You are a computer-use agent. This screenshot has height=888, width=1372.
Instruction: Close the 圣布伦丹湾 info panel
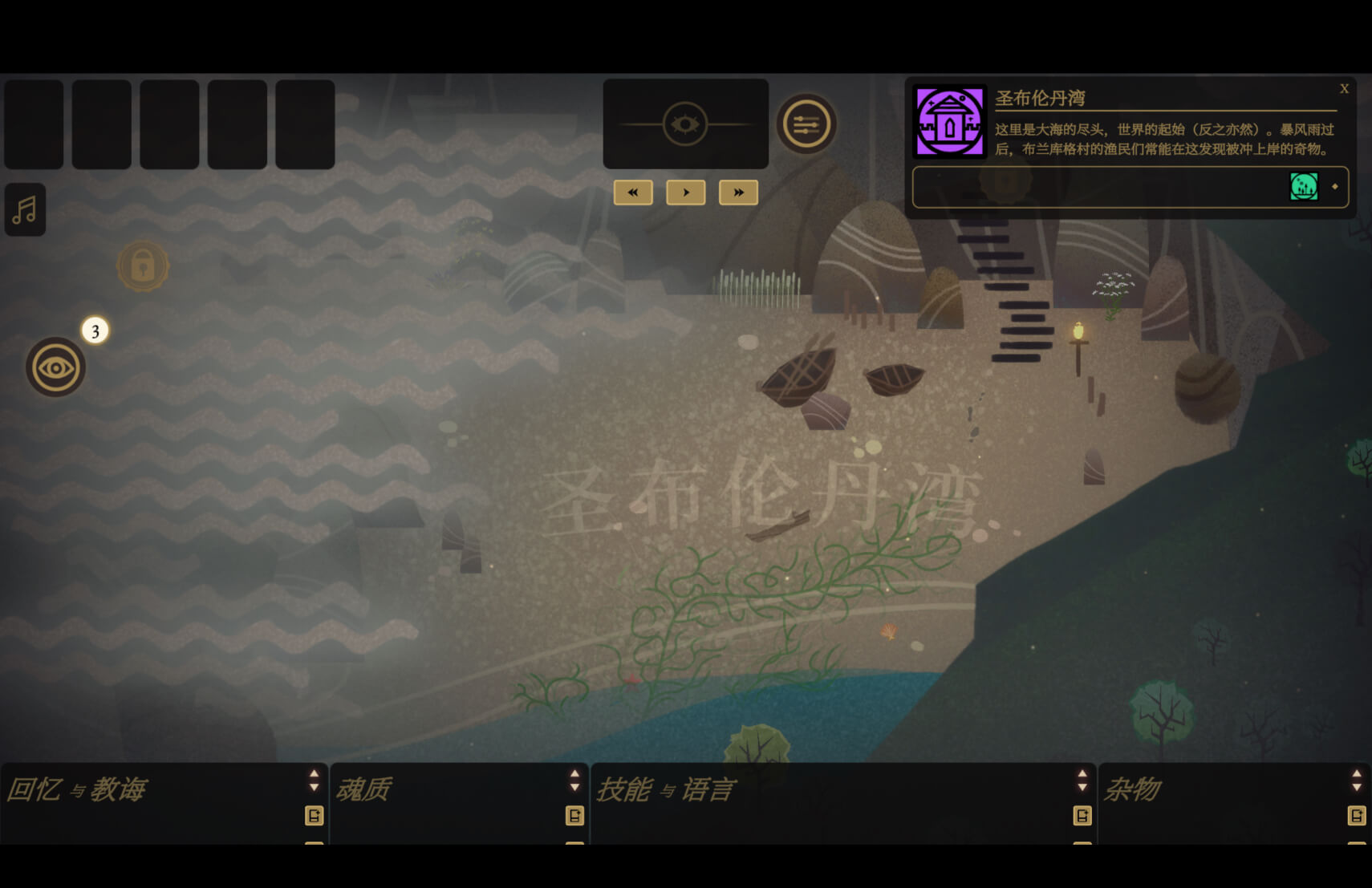click(1344, 89)
